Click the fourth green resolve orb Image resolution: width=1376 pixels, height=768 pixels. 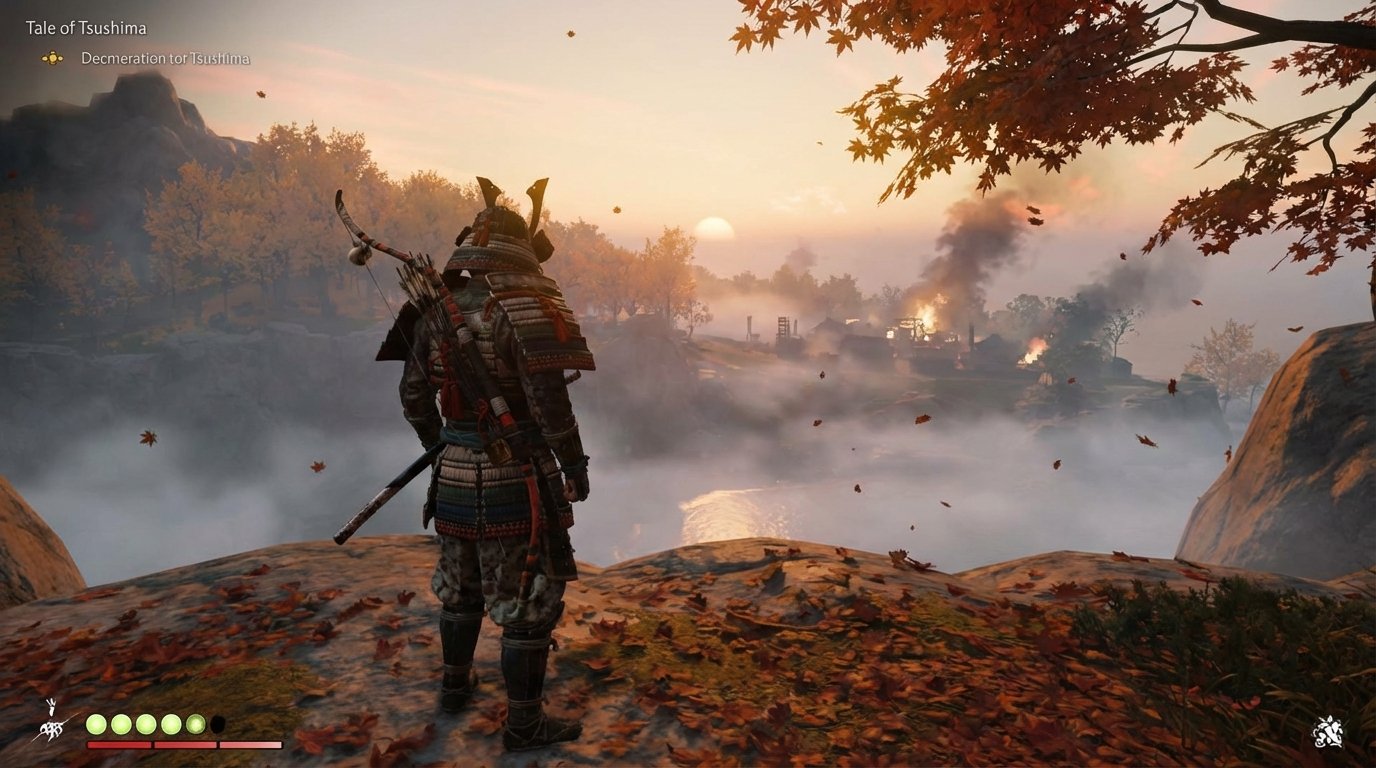170,724
